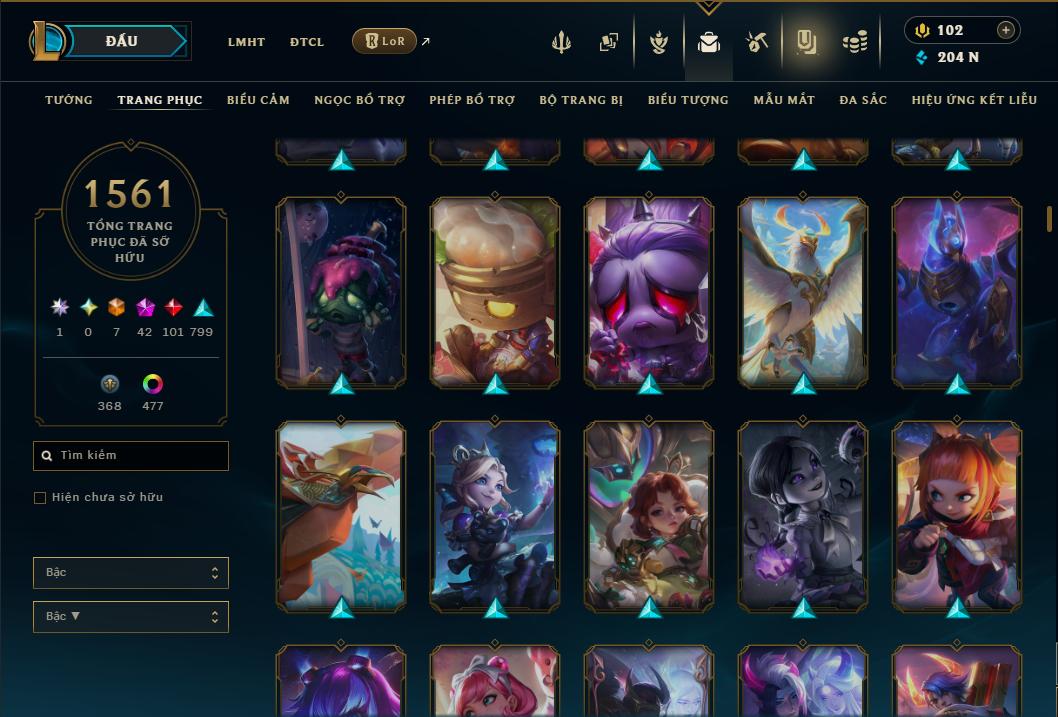1058x717 pixels.
Task: Choose the crying purple-haired Amumu skin thumbnail
Action: 649,290
